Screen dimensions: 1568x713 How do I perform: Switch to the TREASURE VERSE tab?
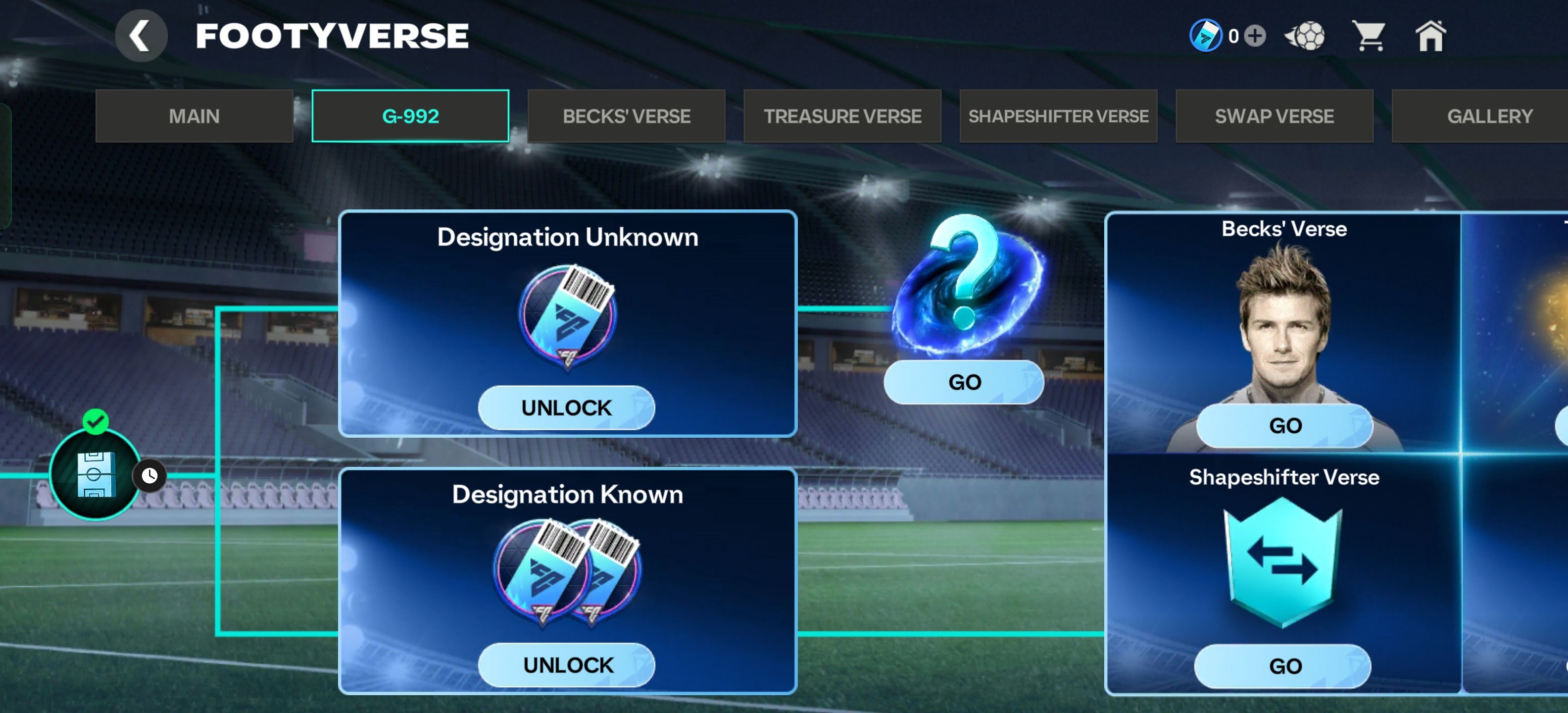tap(842, 116)
